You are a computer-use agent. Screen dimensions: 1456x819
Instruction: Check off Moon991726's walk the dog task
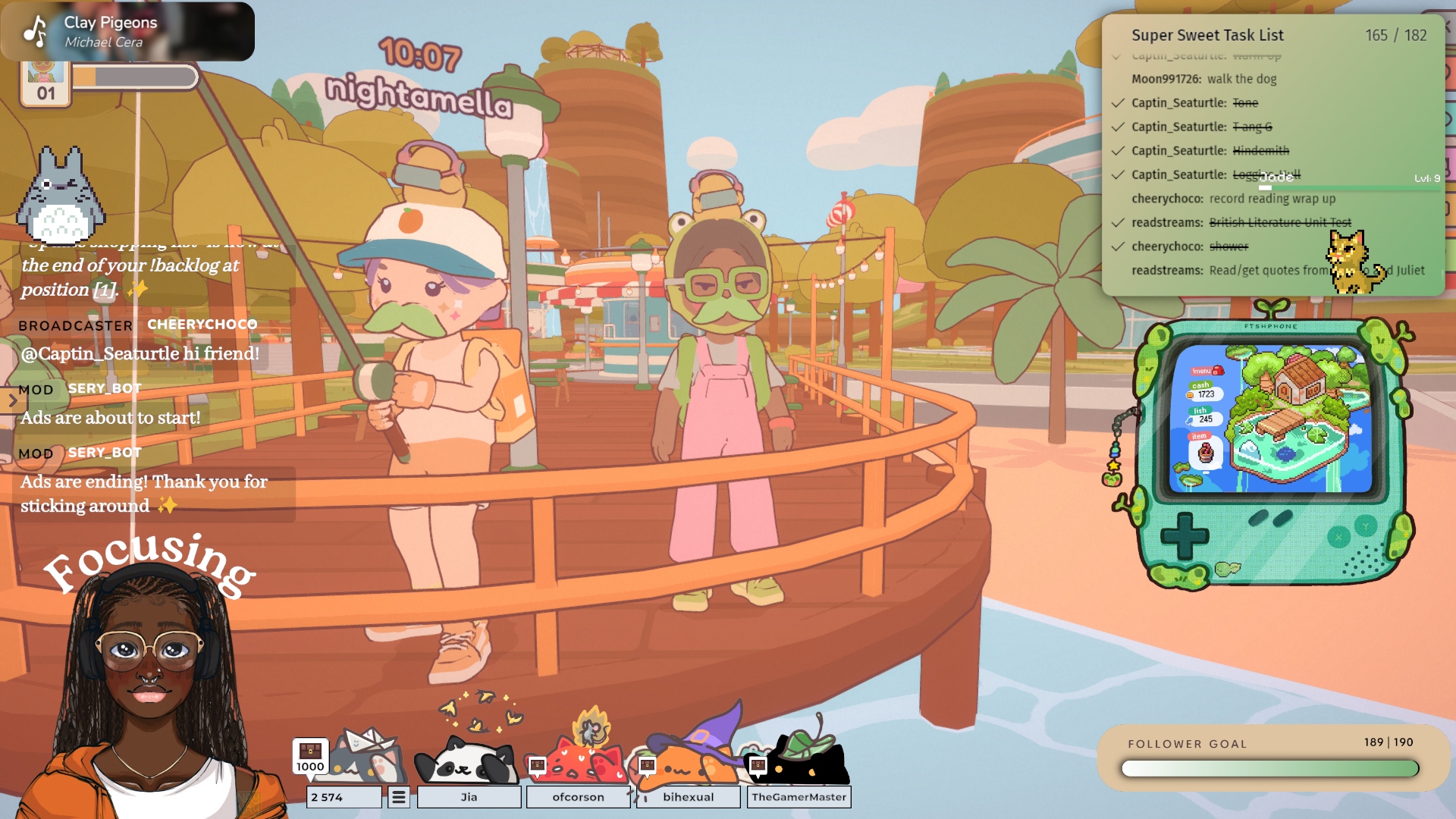[x=1118, y=79]
